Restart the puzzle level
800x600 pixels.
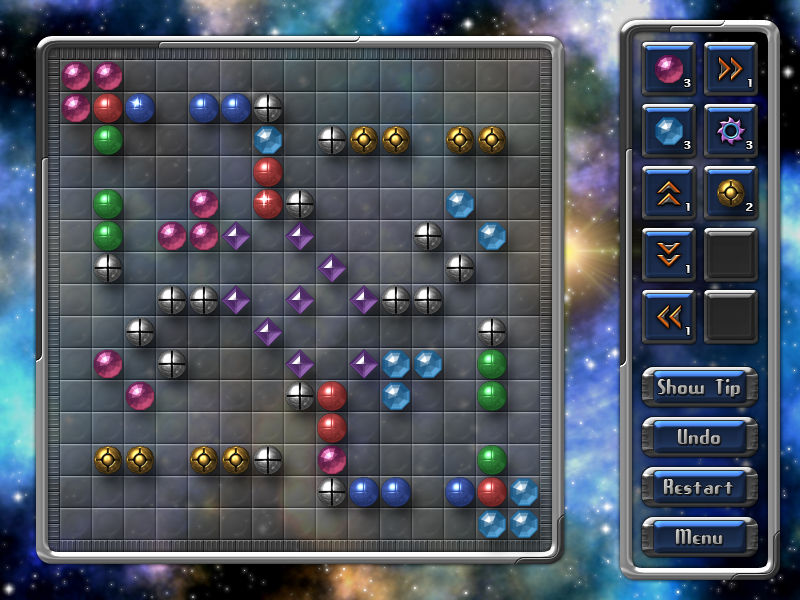pyautogui.click(x=699, y=487)
